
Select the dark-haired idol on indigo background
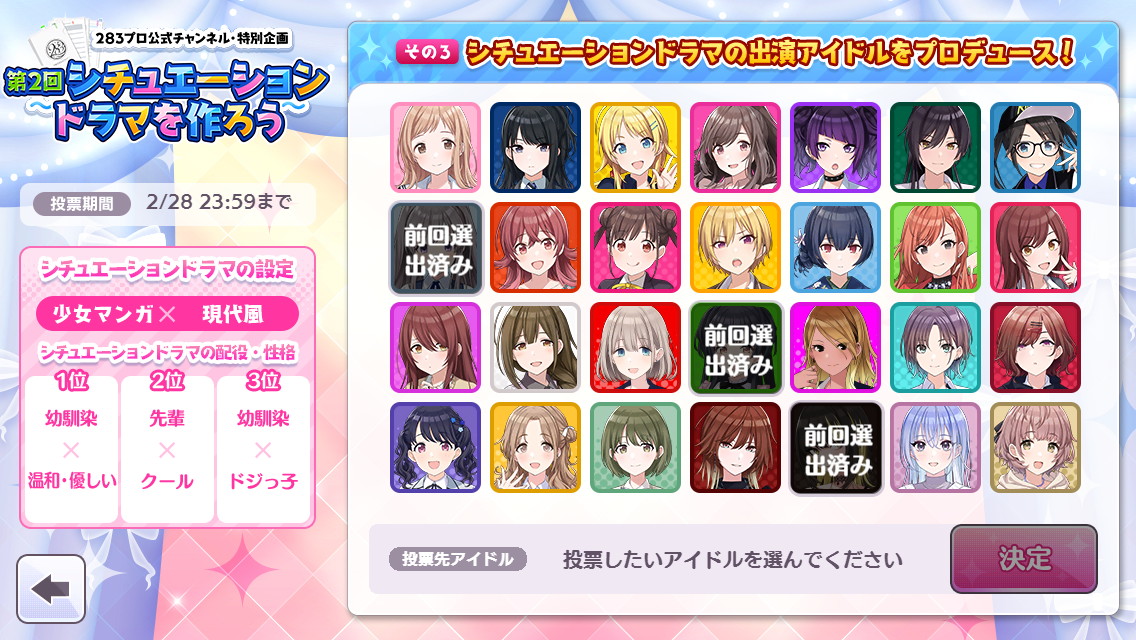point(435,447)
